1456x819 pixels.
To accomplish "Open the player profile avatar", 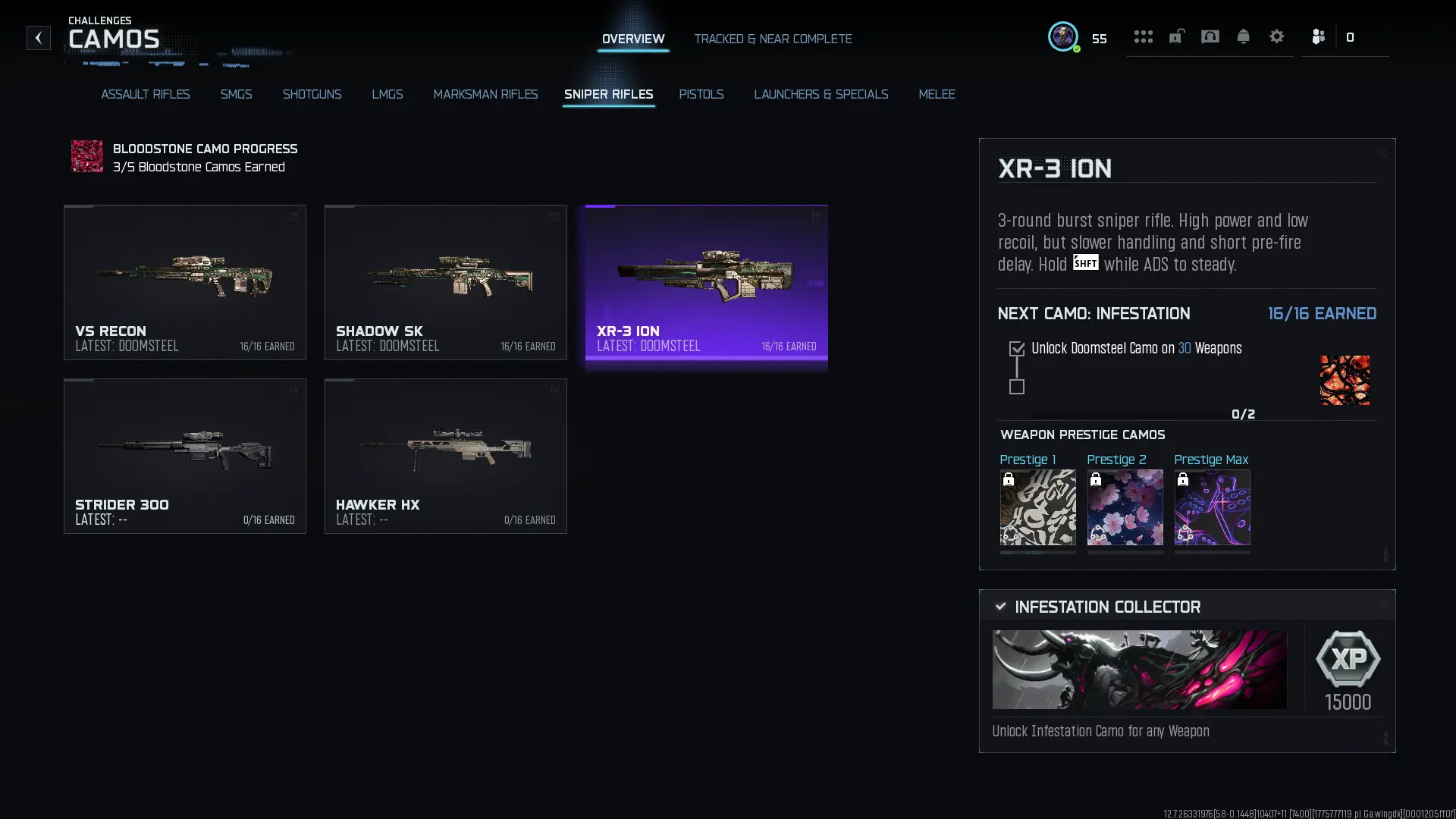I will [1062, 36].
